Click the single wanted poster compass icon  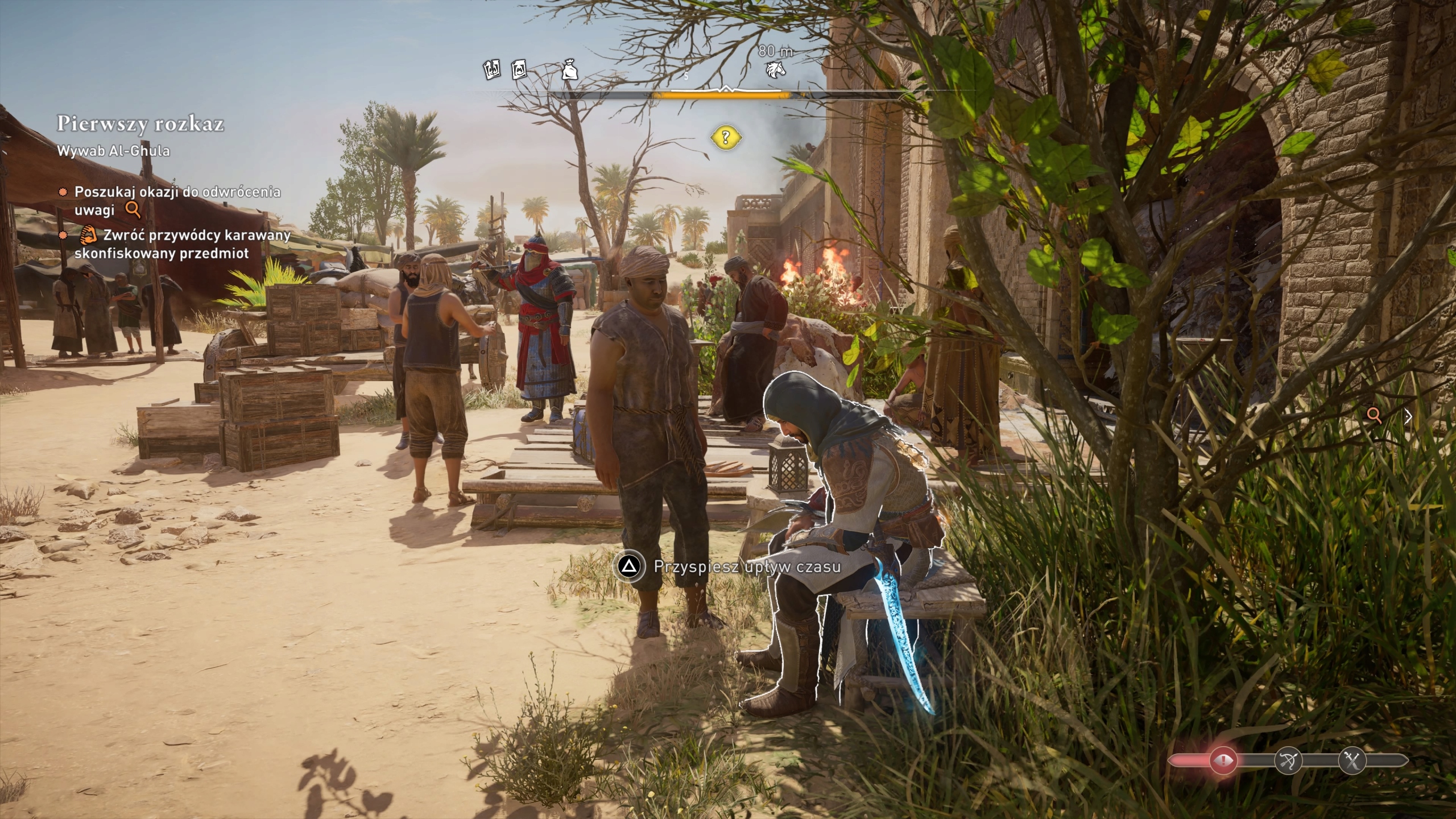pyautogui.click(x=519, y=70)
